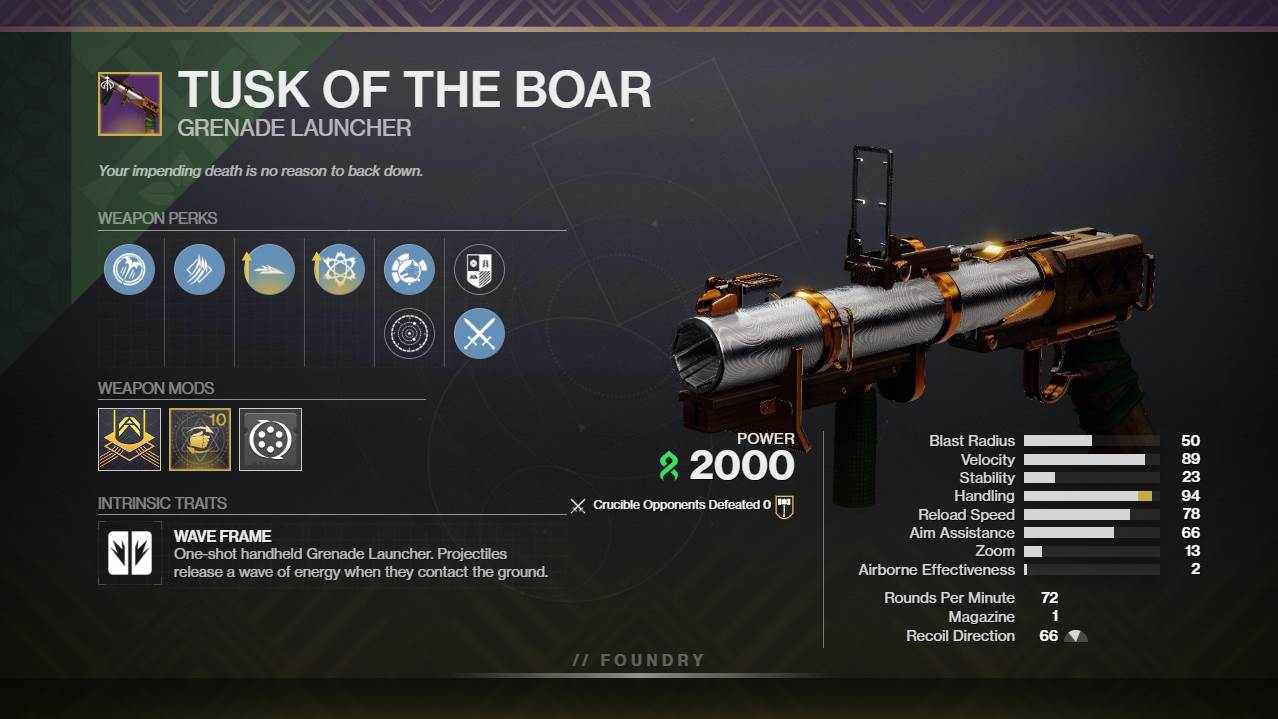Inspect the Wave Frame intrinsic trait icon
Viewport: 1278px width, 719px height.
130,553
